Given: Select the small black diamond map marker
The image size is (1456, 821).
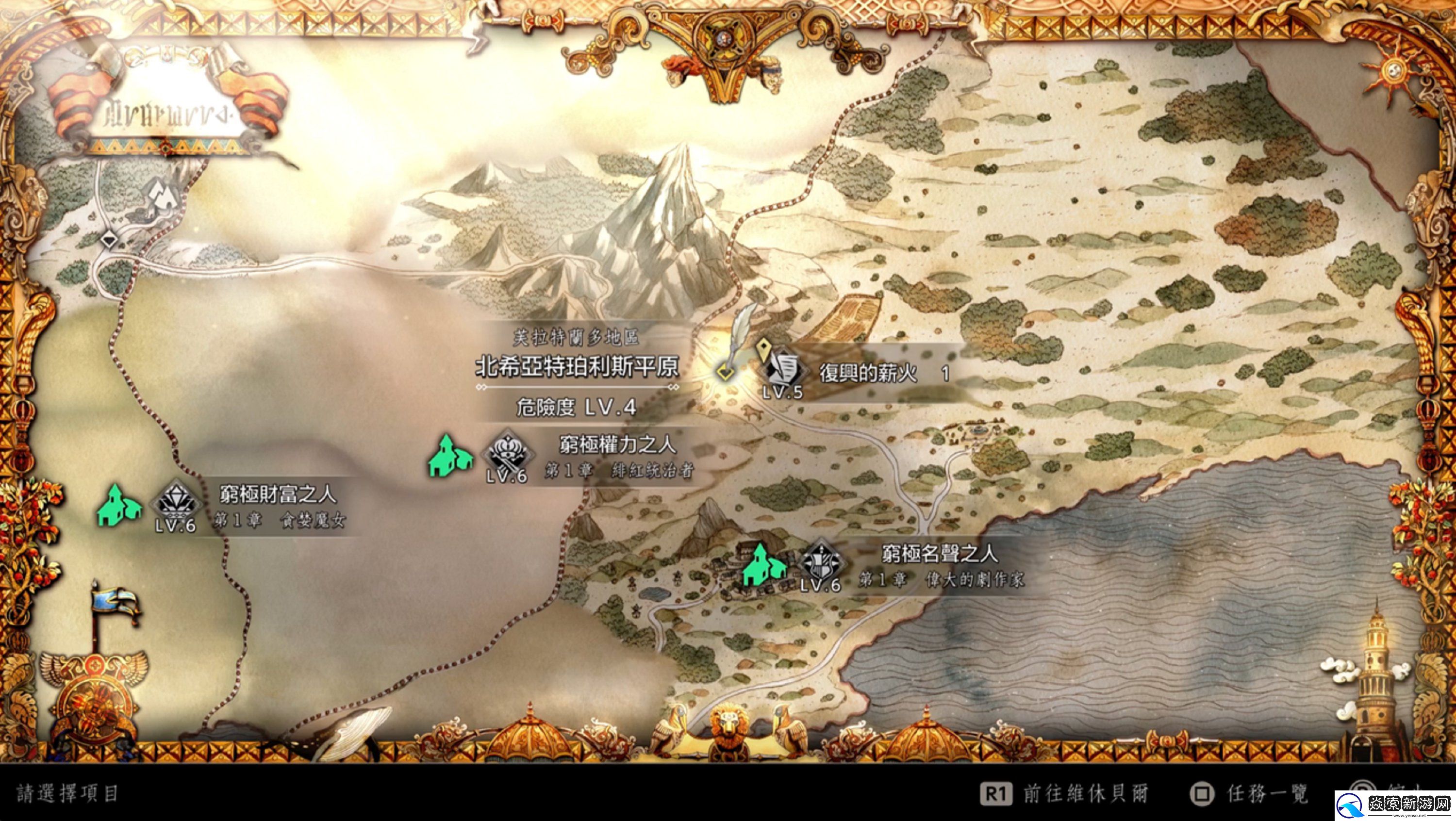Looking at the screenshot, I should pyautogui.click(x=110, y=240).
